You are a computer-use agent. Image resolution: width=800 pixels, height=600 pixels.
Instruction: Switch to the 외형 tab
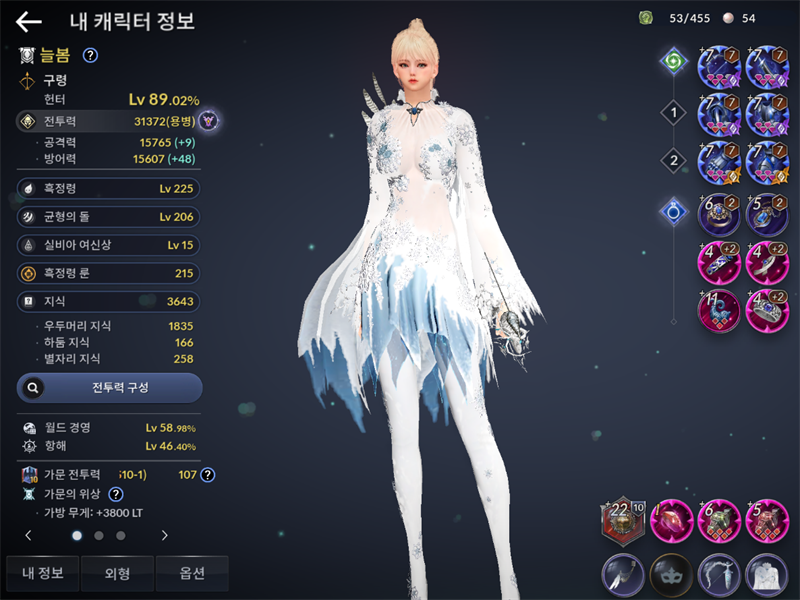[117, 573]
